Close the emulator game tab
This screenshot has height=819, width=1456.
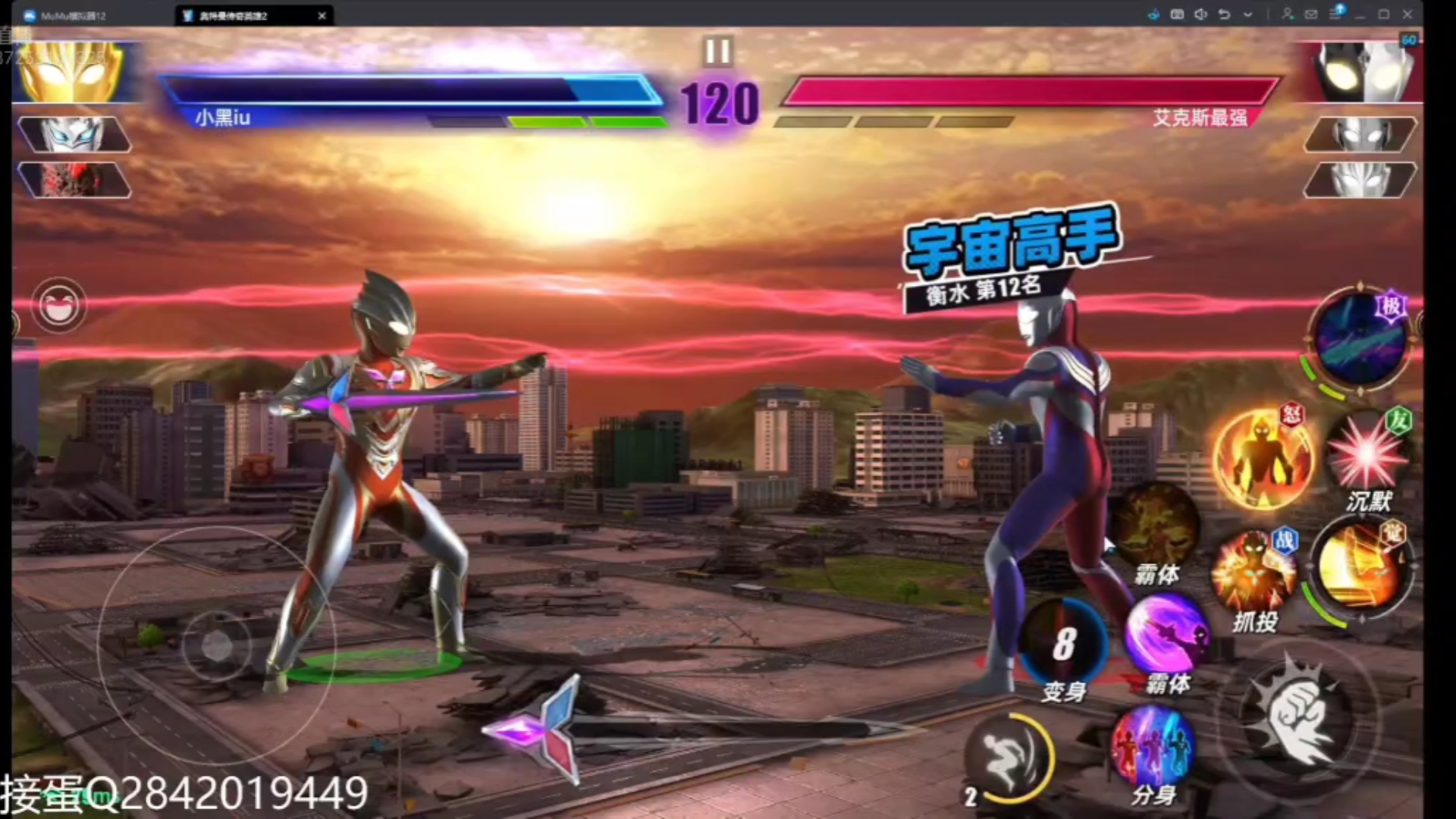(322, 15)
